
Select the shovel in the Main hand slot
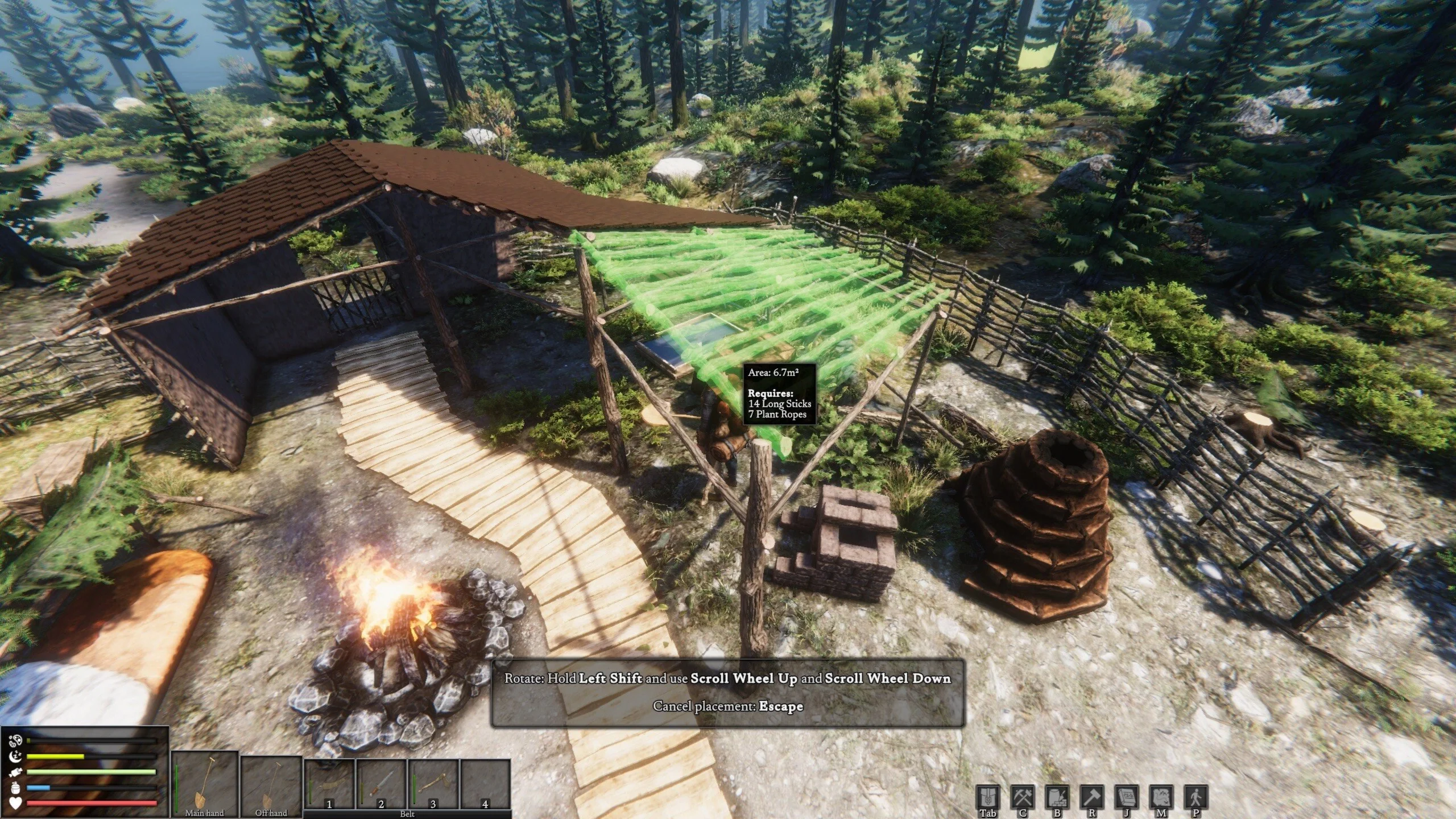(x=205, y=783)
